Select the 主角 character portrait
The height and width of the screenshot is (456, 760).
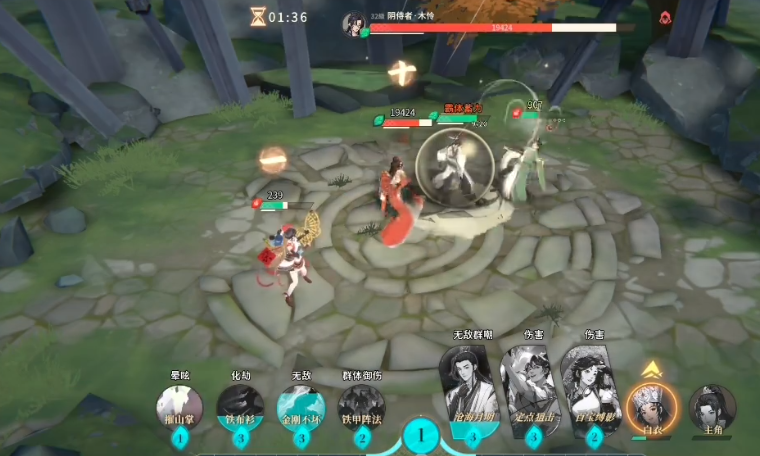pyautogui.click(x=712, y=405)
